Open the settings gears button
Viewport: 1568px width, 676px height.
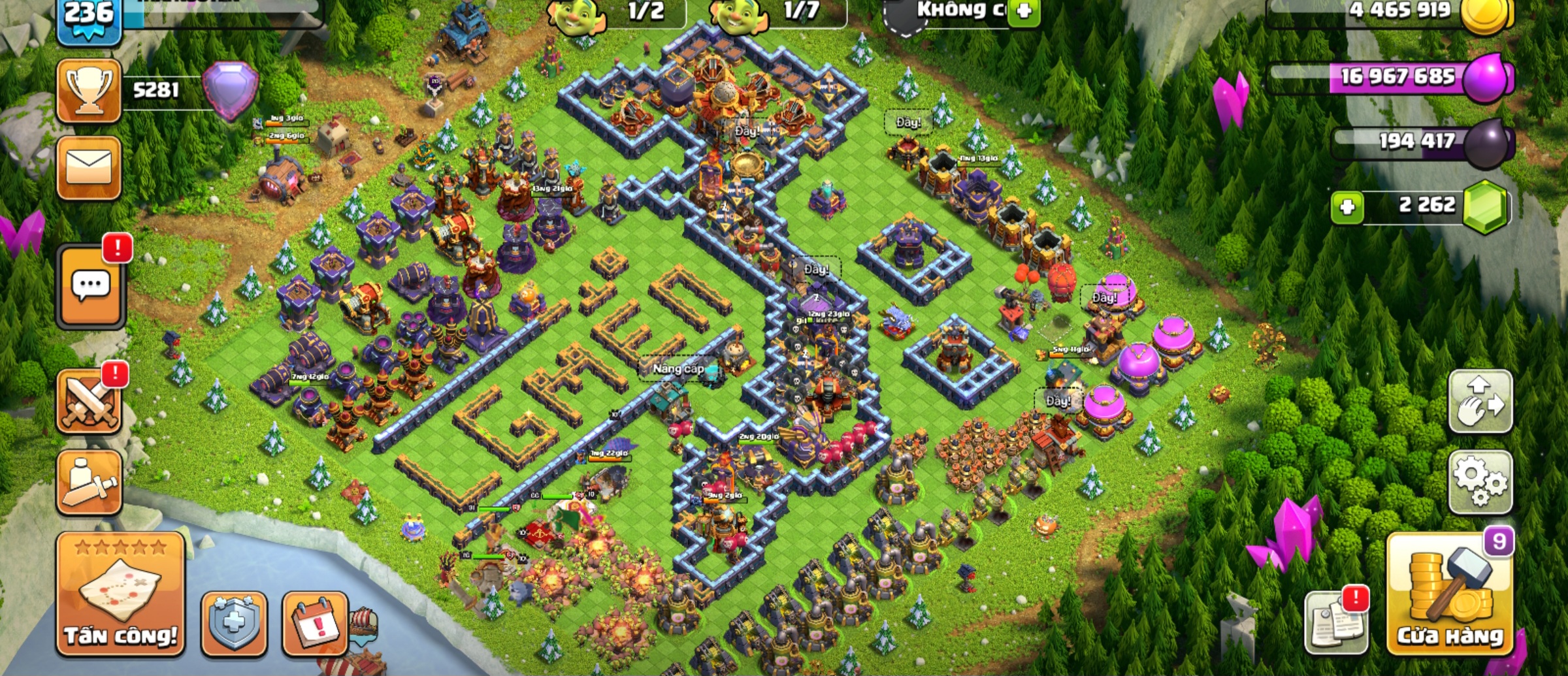tap(1480, 481)
